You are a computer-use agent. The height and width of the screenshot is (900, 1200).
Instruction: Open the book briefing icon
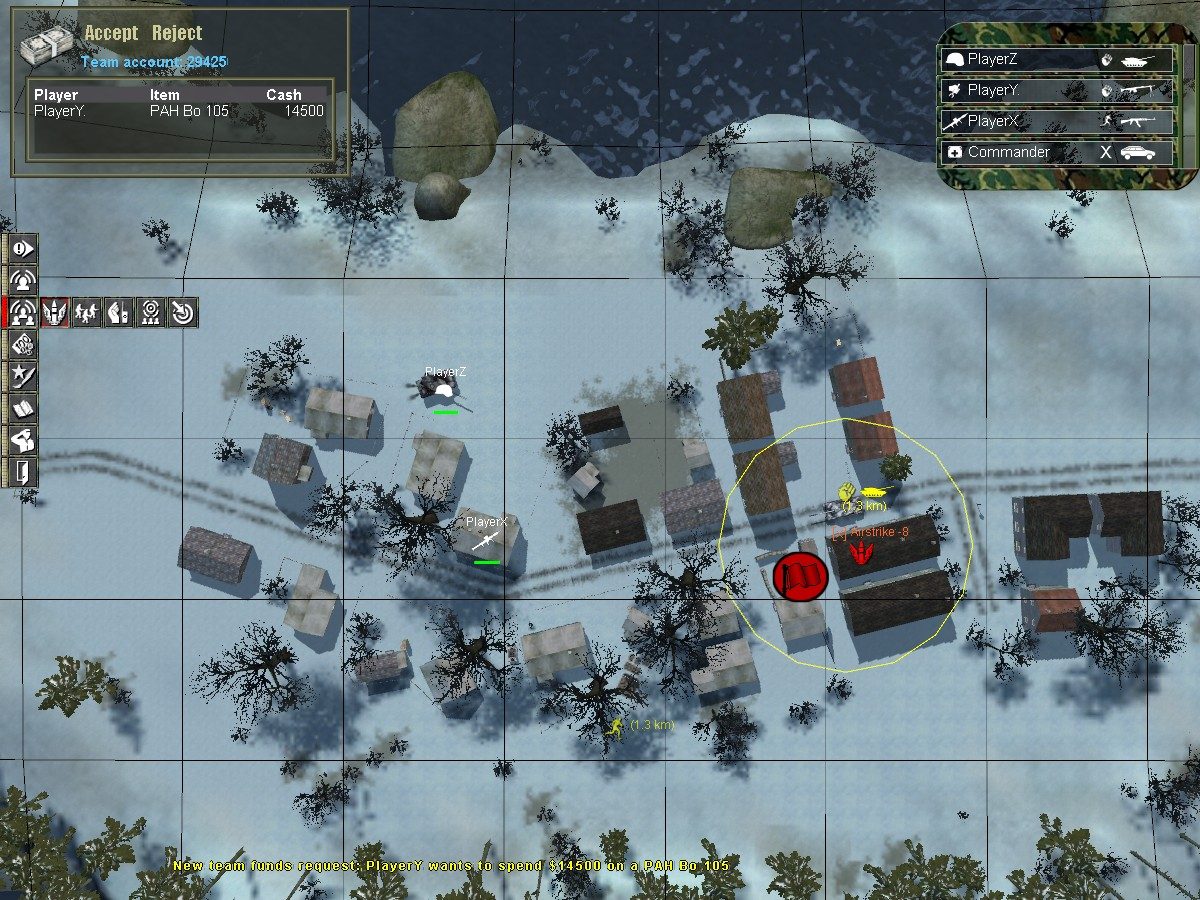(22, 408)
